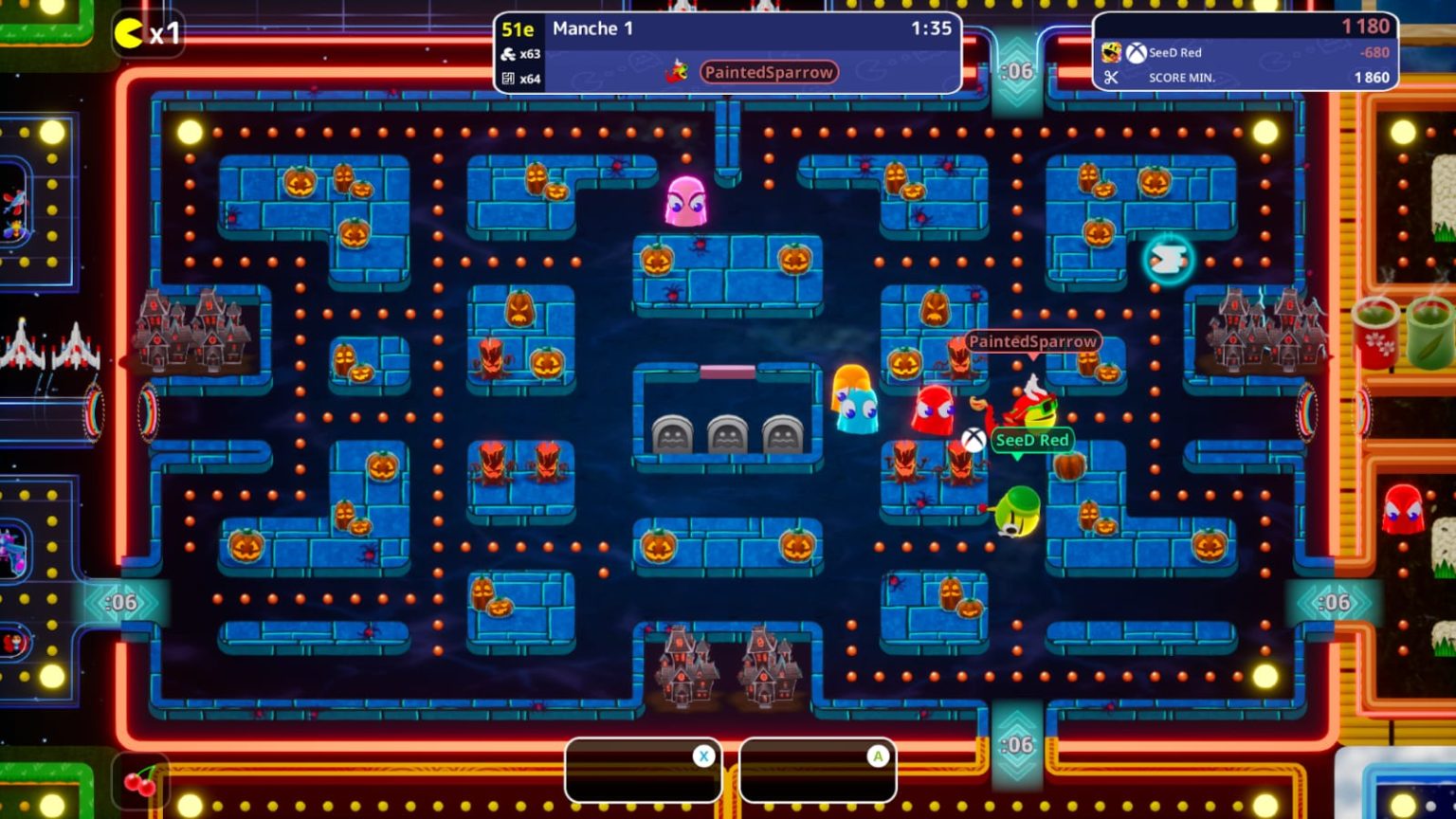Screen dimensions: 1456x819
Task: Open the :06 tunnel timer on the left edge
Action: 122,601
